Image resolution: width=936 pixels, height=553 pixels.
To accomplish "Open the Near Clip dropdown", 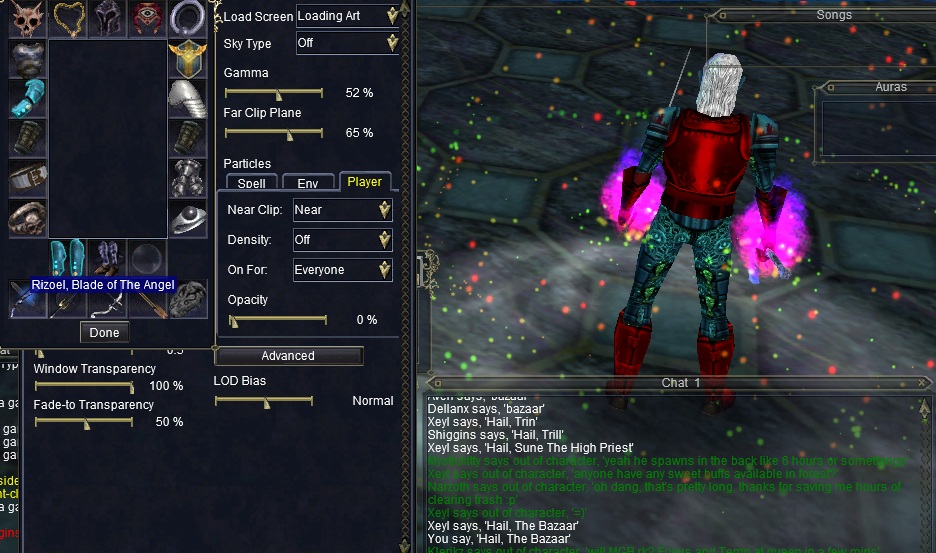I will coord(342,210).
